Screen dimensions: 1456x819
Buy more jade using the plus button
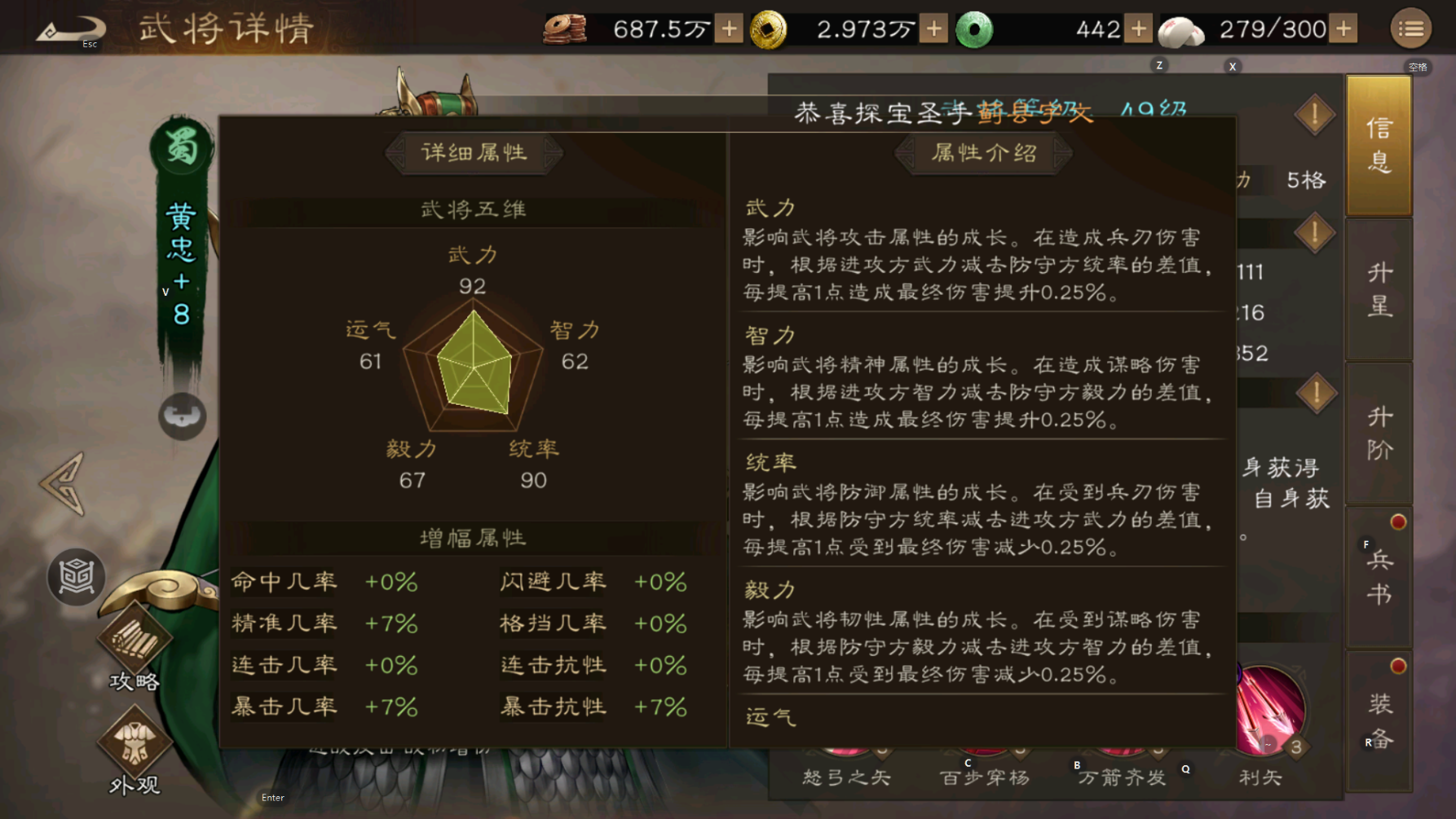1138,29
